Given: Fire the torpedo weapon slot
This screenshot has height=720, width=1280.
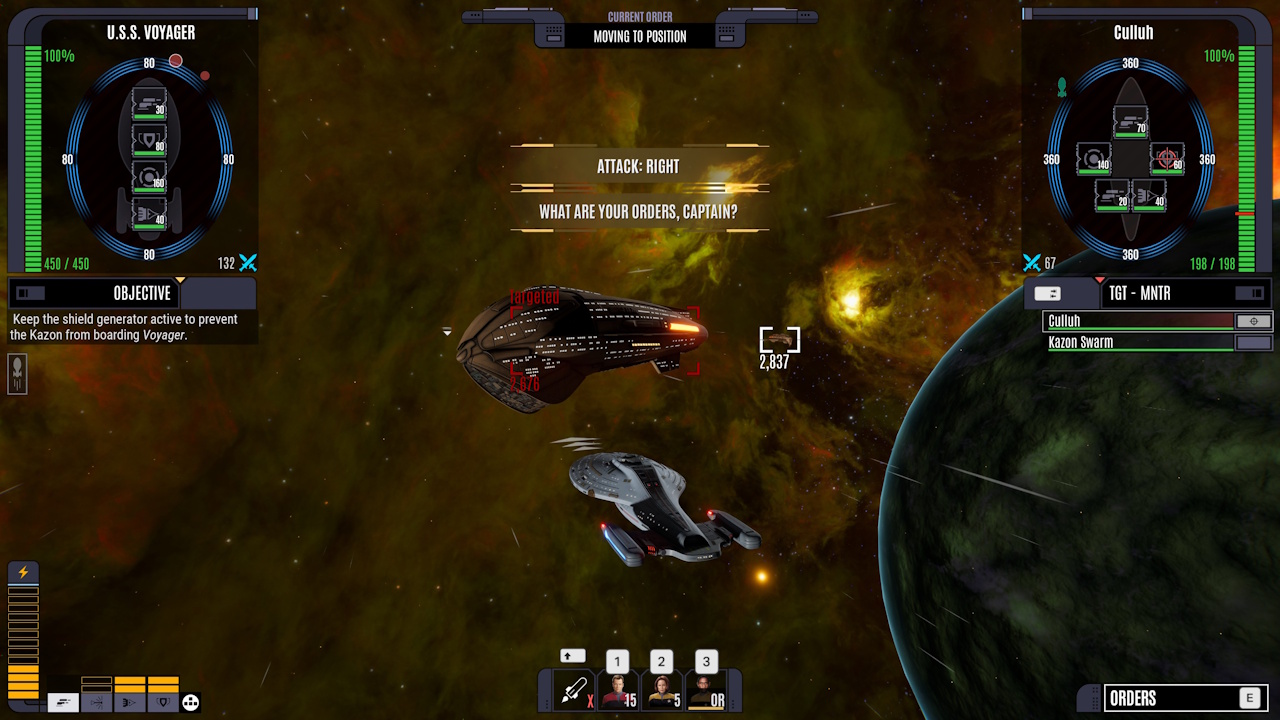Looking at the screenshot, I should pyautogui.click(x=574, y=690).
